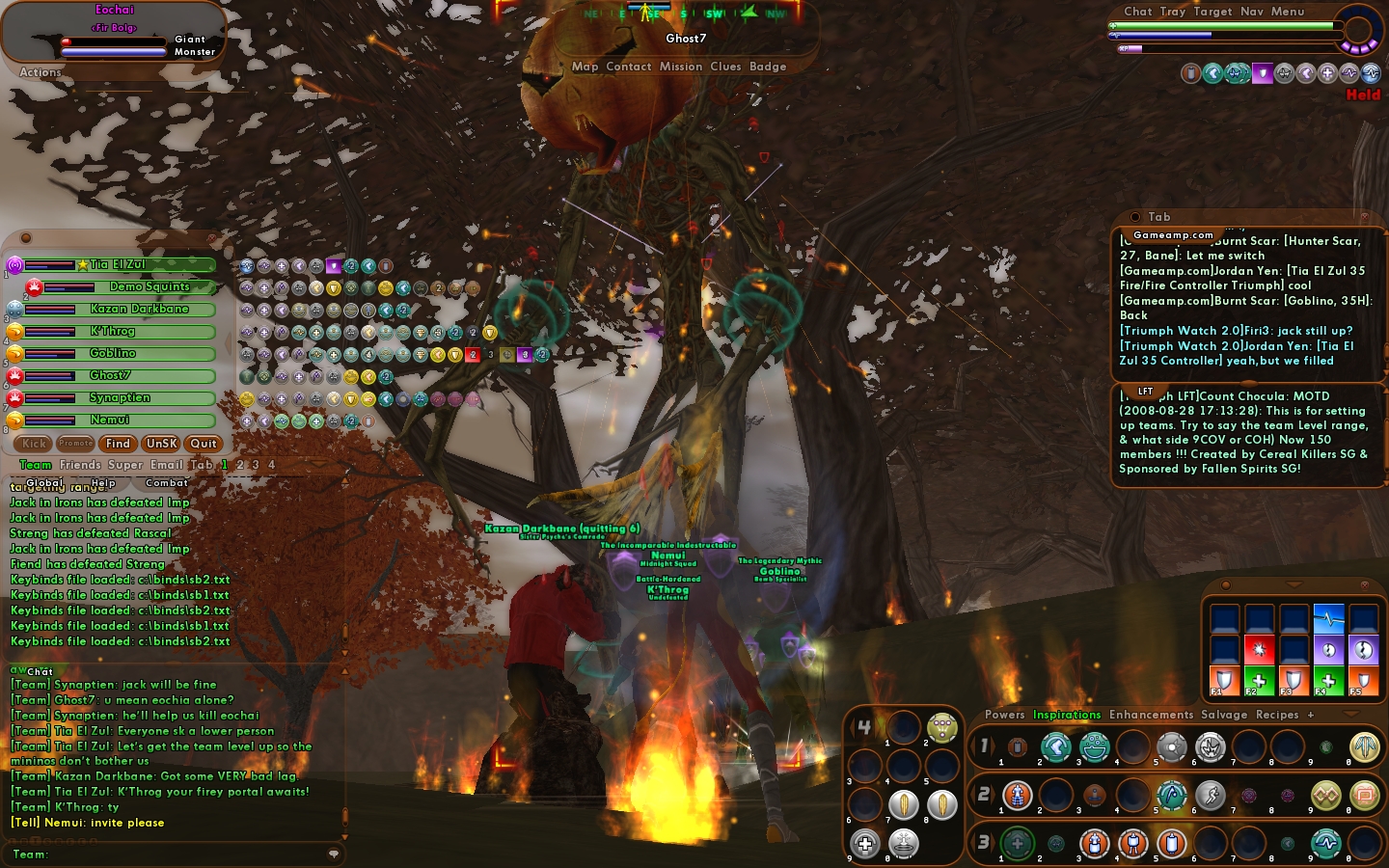
Task: Select team member Kazan Darkbane
Action: (140, 310)
